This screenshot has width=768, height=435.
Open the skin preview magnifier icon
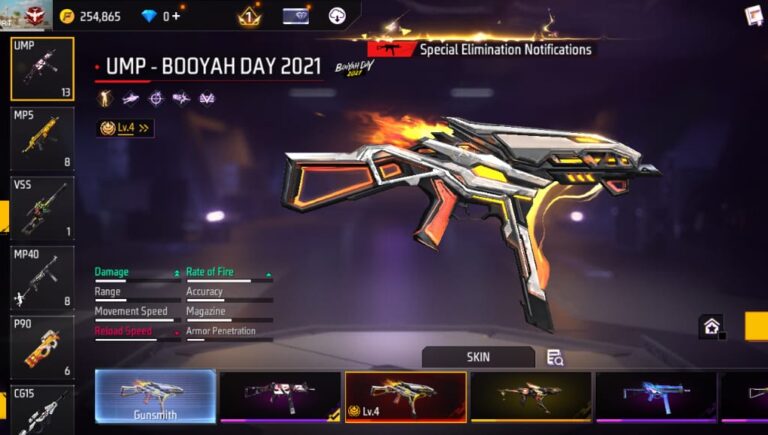[x=555, y=357]
